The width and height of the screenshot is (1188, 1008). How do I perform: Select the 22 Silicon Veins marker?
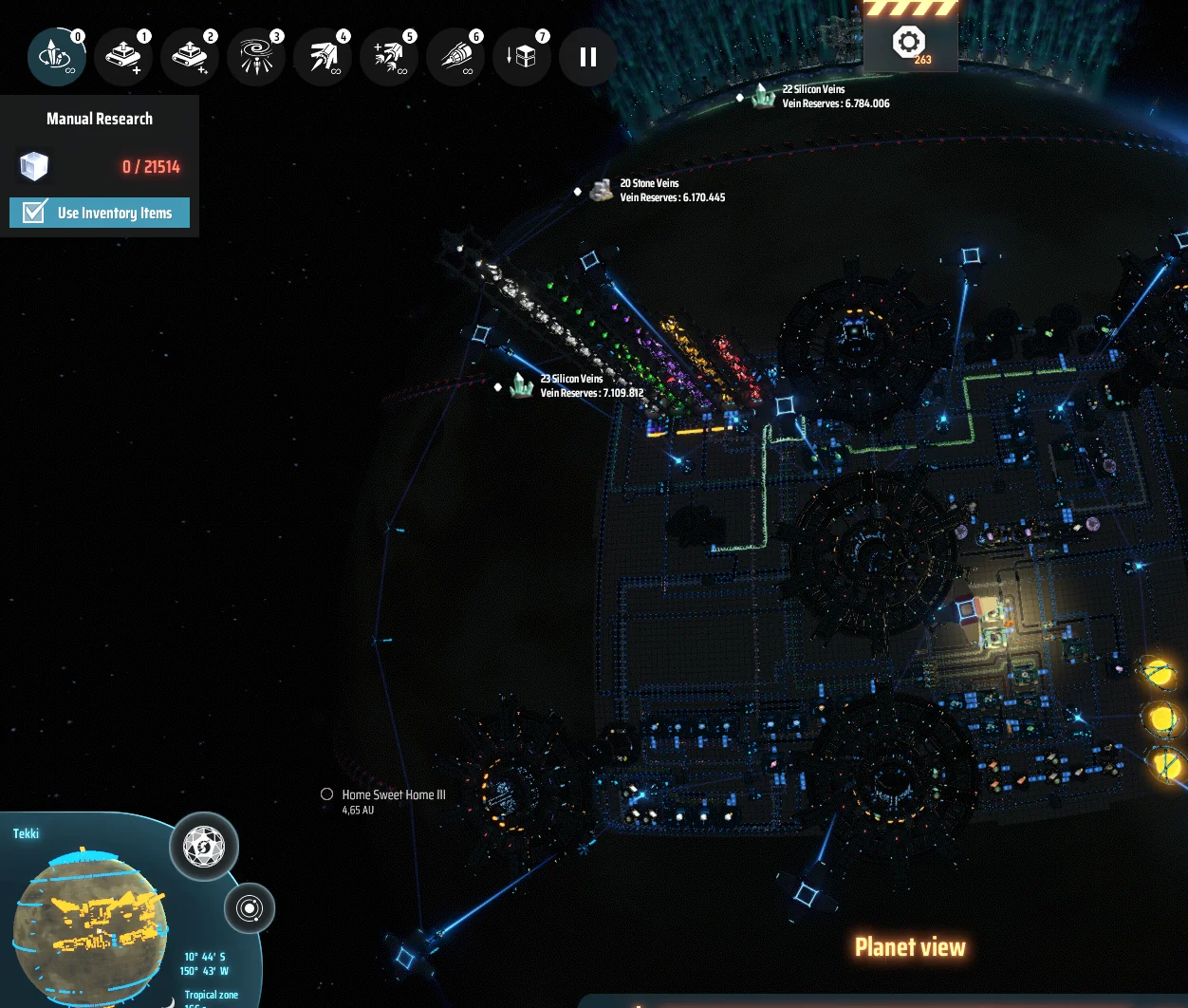point(764,96)
